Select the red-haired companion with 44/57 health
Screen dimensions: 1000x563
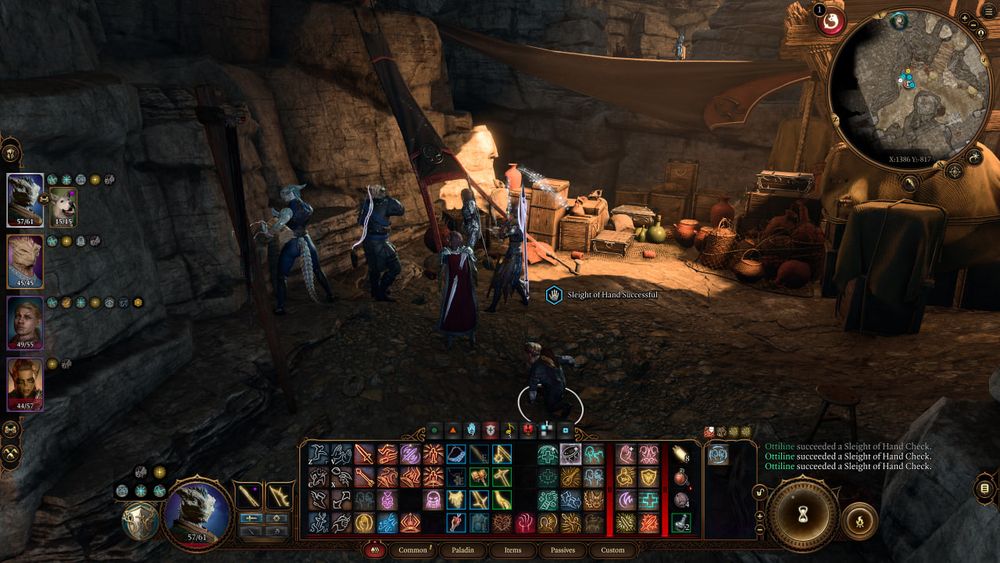click(x=25, y=384)
